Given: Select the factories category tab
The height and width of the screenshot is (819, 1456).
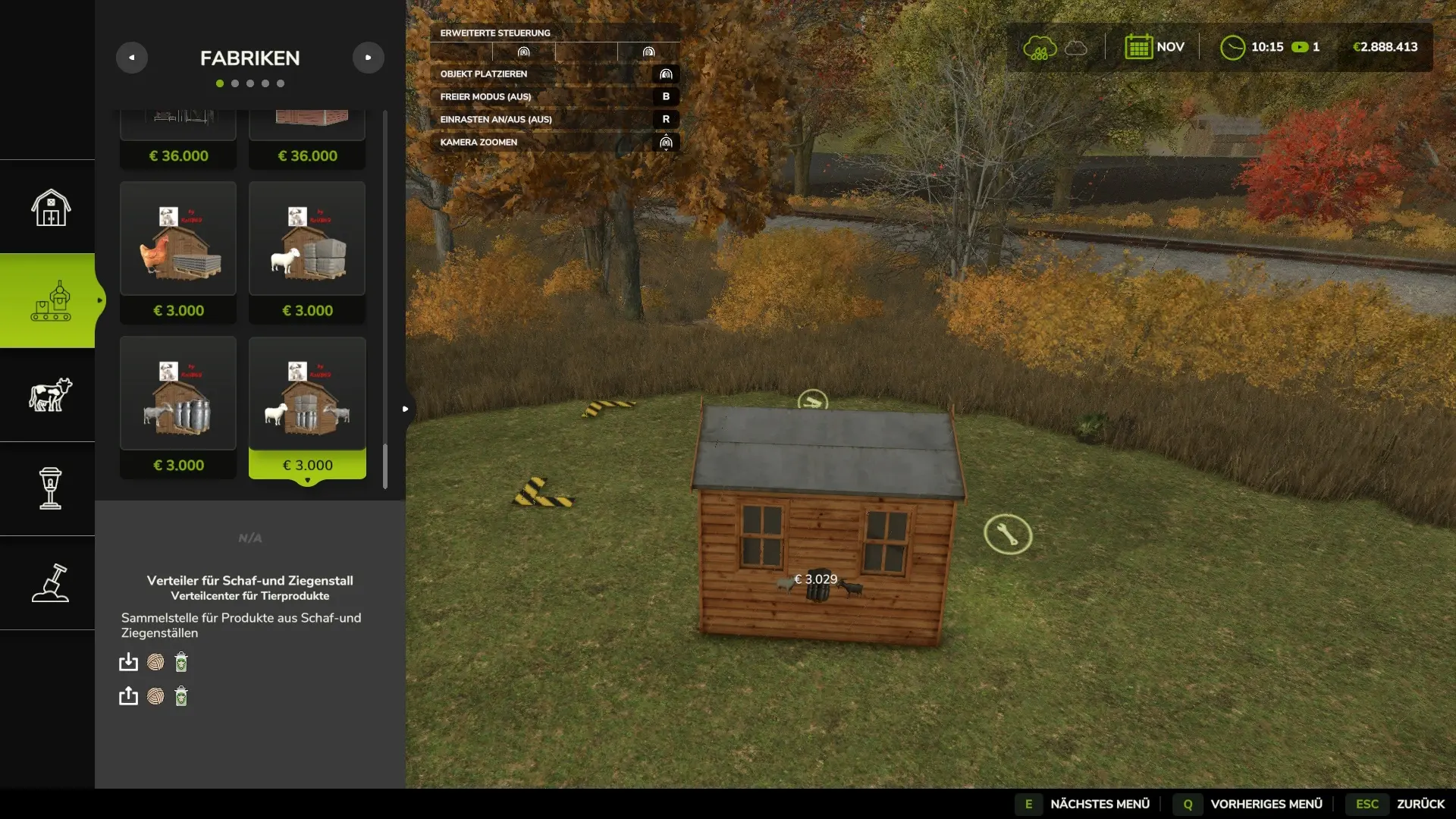Looking at the screenshot, I should [x=50, y=301].
